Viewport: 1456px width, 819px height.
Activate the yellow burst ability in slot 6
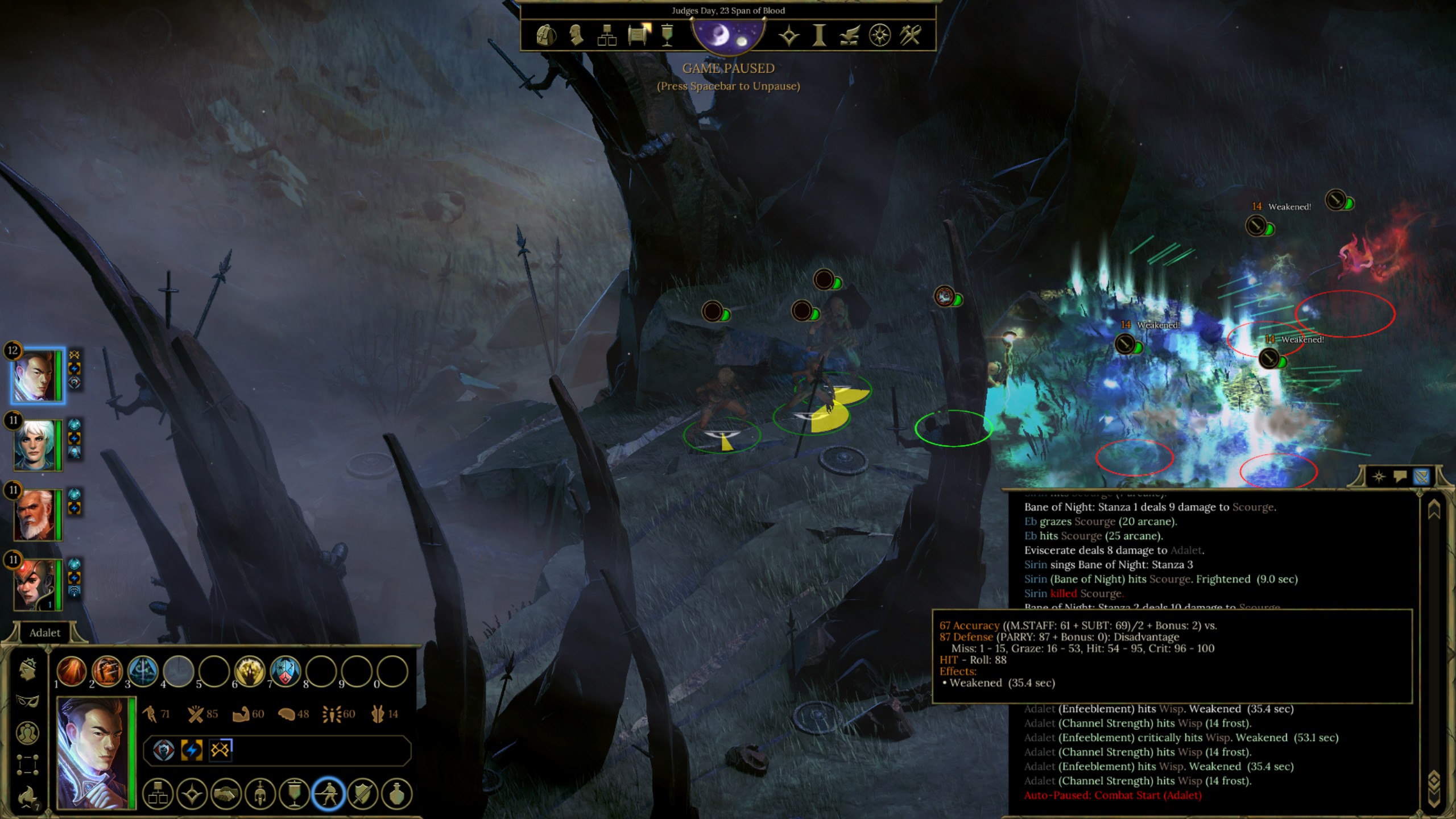click(250, 671)
